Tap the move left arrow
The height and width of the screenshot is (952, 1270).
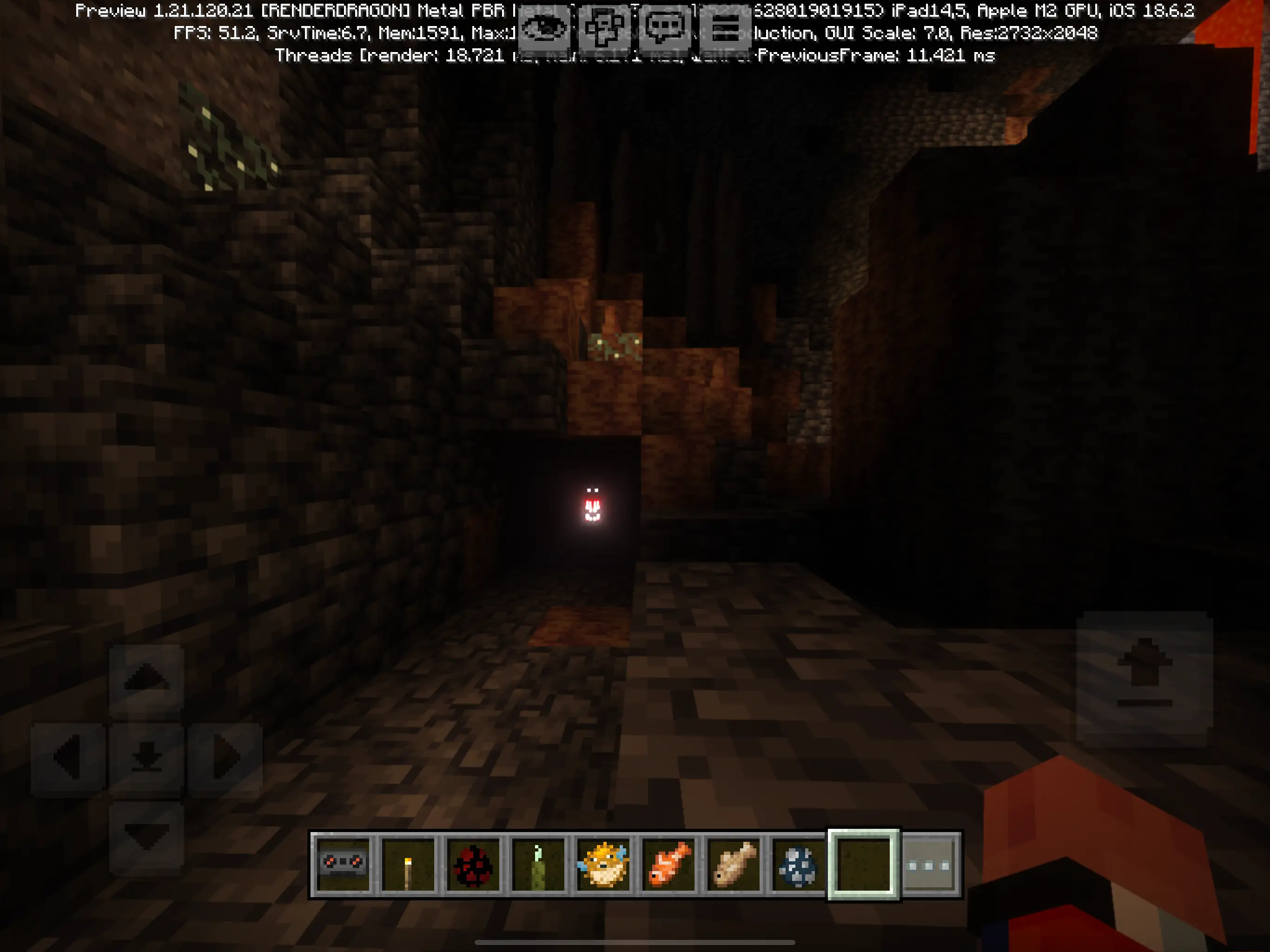click(x=68, y=758)
